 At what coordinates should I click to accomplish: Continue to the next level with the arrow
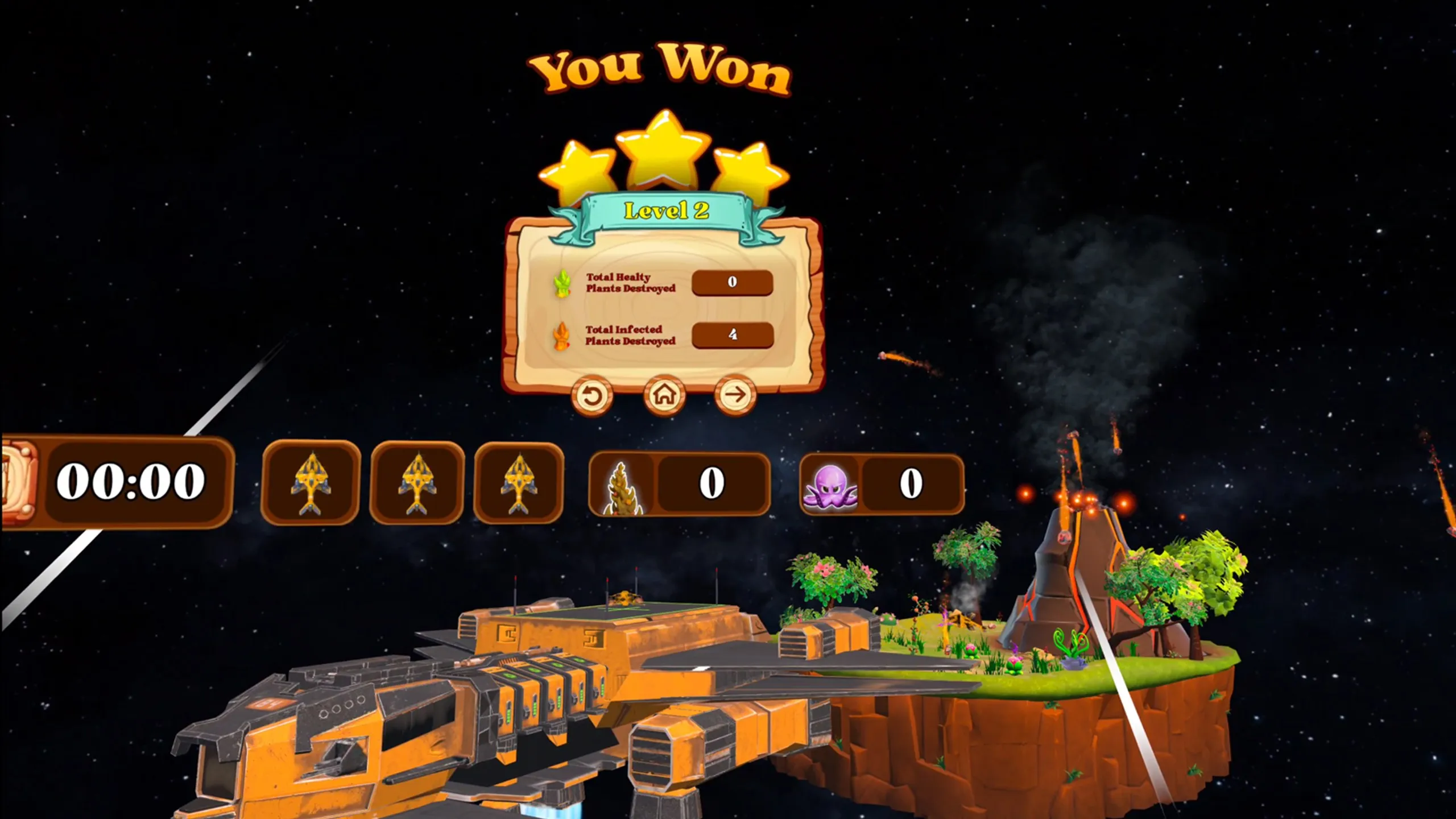click(735, 395)
